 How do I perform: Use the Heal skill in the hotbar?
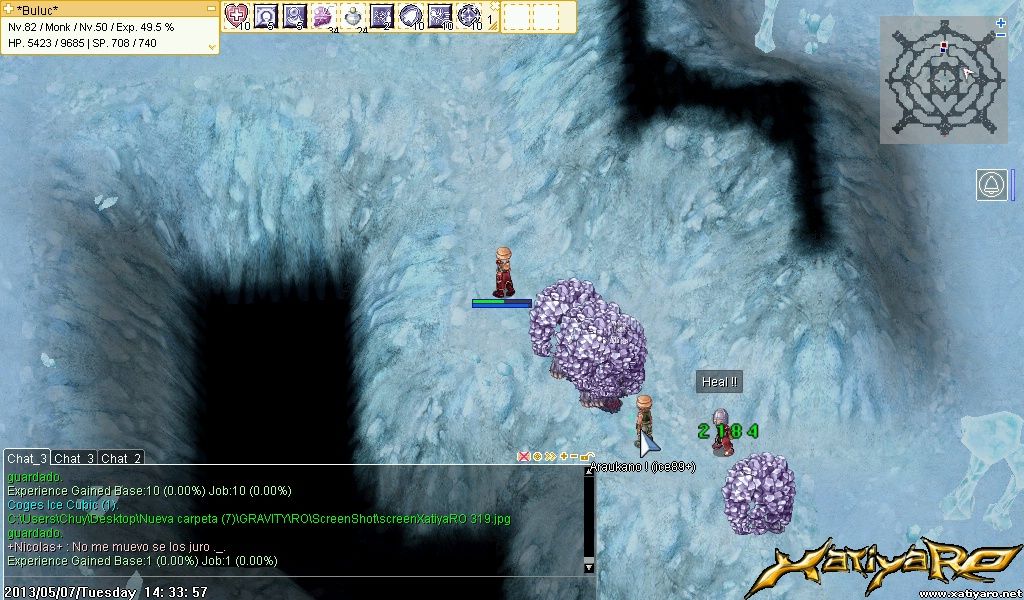236,15
